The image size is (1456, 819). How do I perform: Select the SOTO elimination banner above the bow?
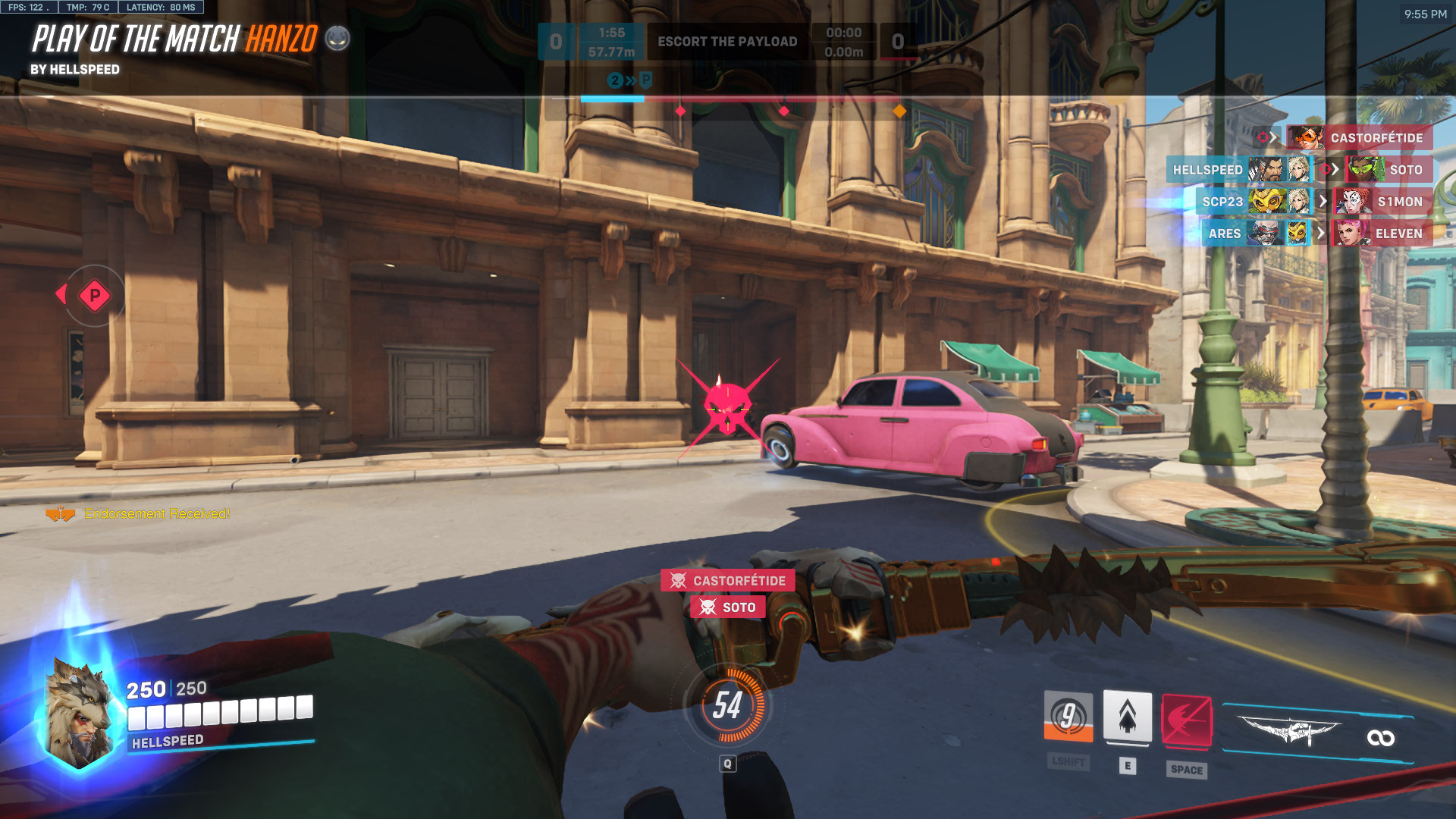coord(727,607)
